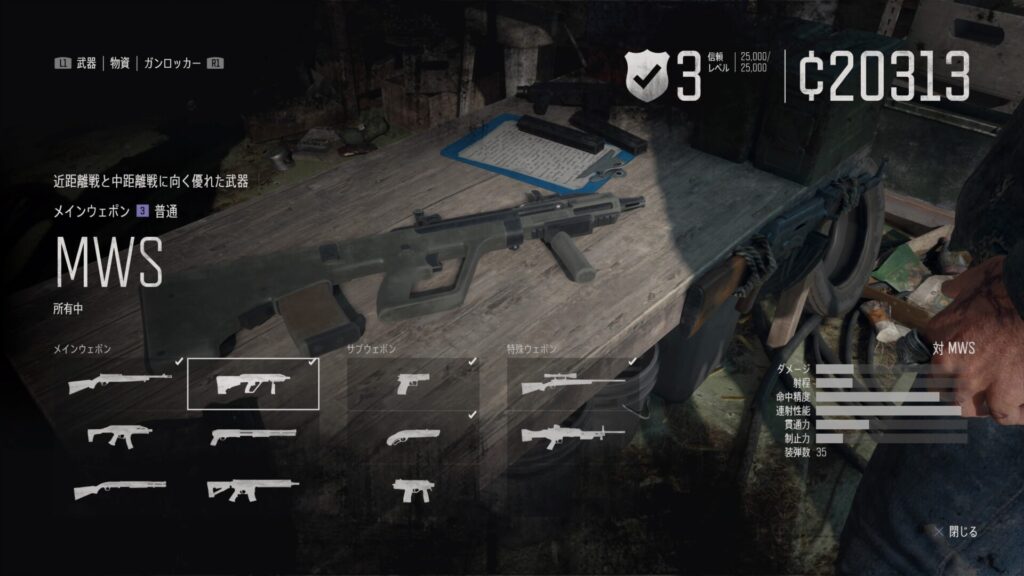This screenshot has height=576, width=1024.
Task: Switch to the ガンロッカー tab
Action: (x=172, y=63)
